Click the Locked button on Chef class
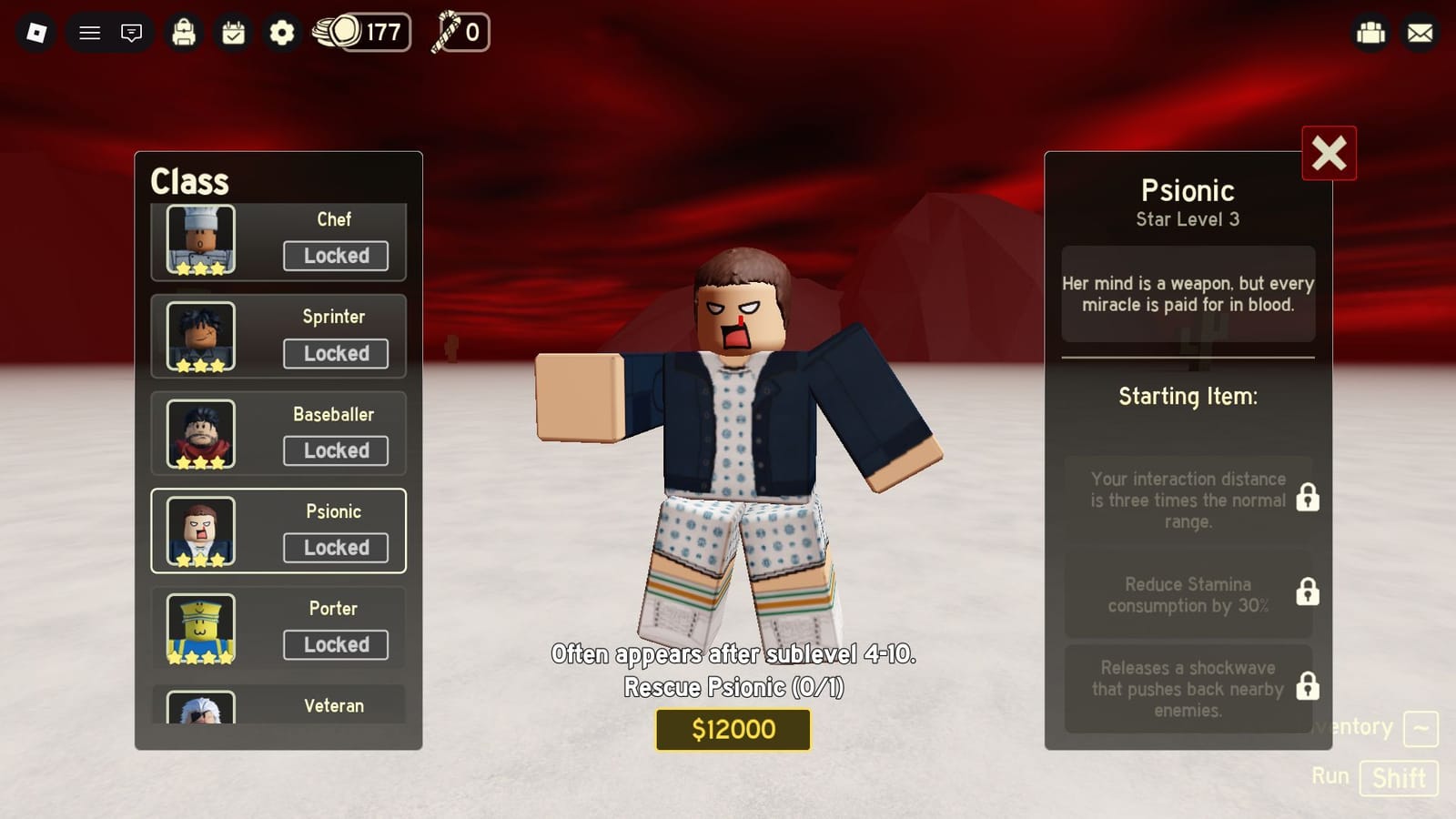Image resolution: width=1456 pixels, height=819 pixels. click(x=335, y=256)
